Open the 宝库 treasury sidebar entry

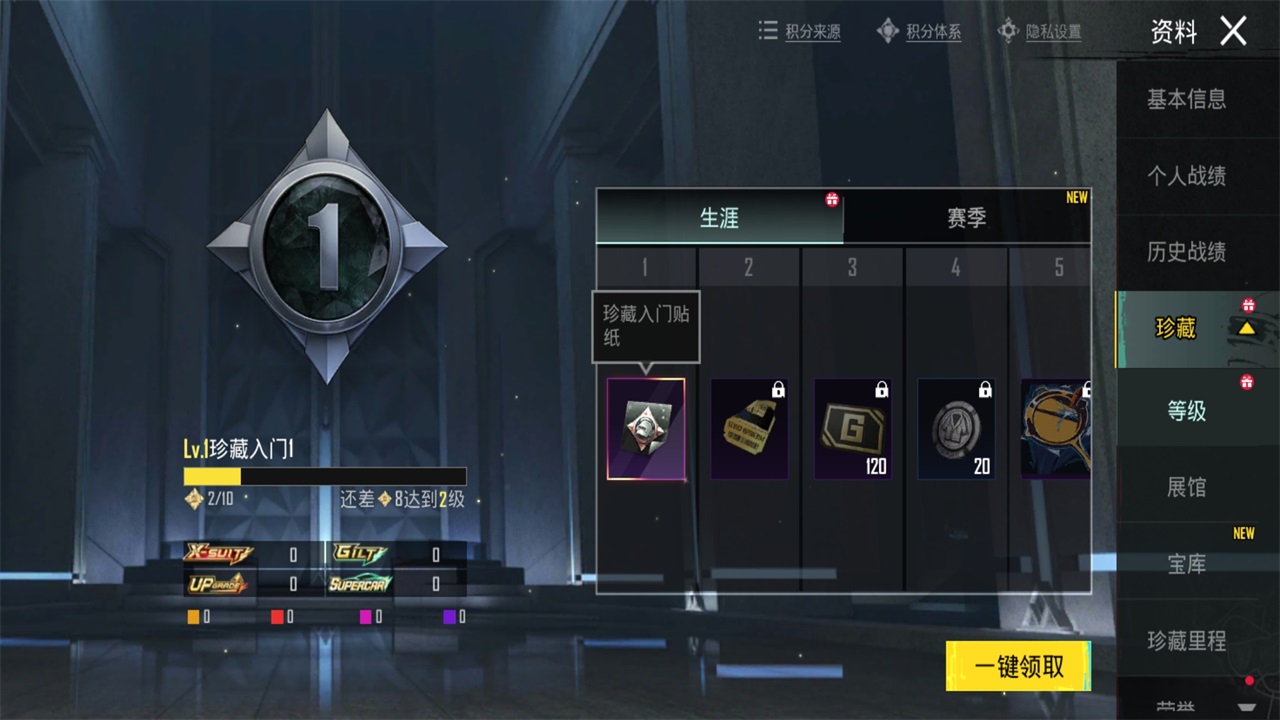[x=1184, y=565]
